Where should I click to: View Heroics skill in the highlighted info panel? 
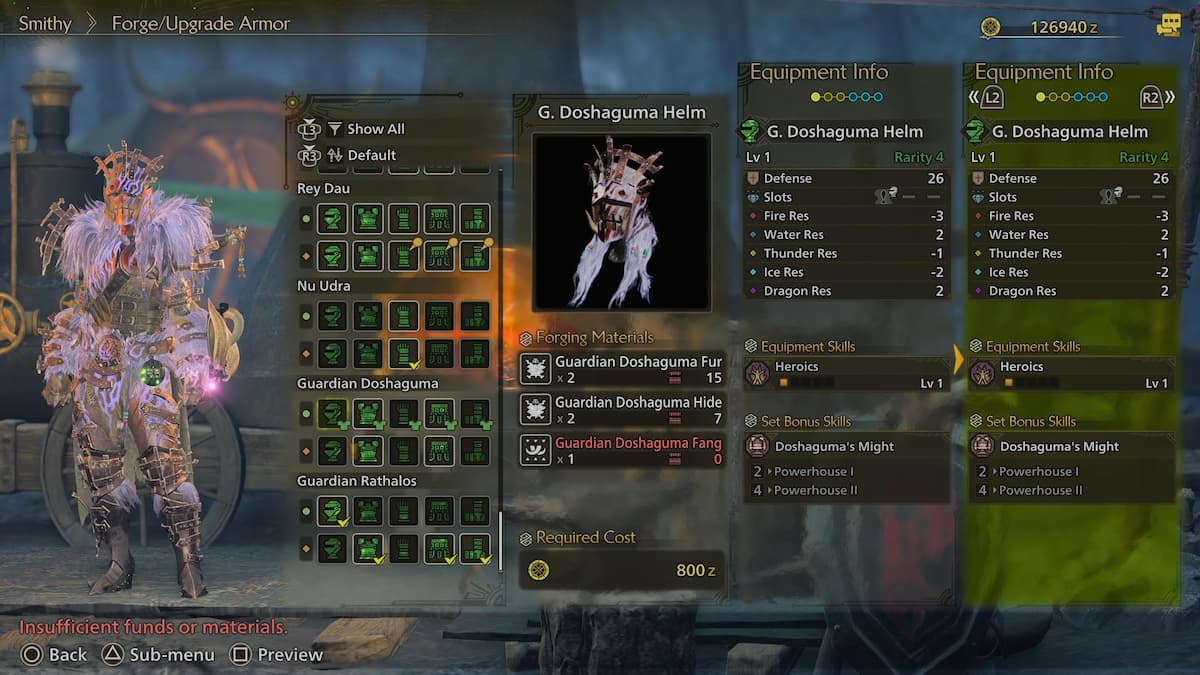point(1072,375)
